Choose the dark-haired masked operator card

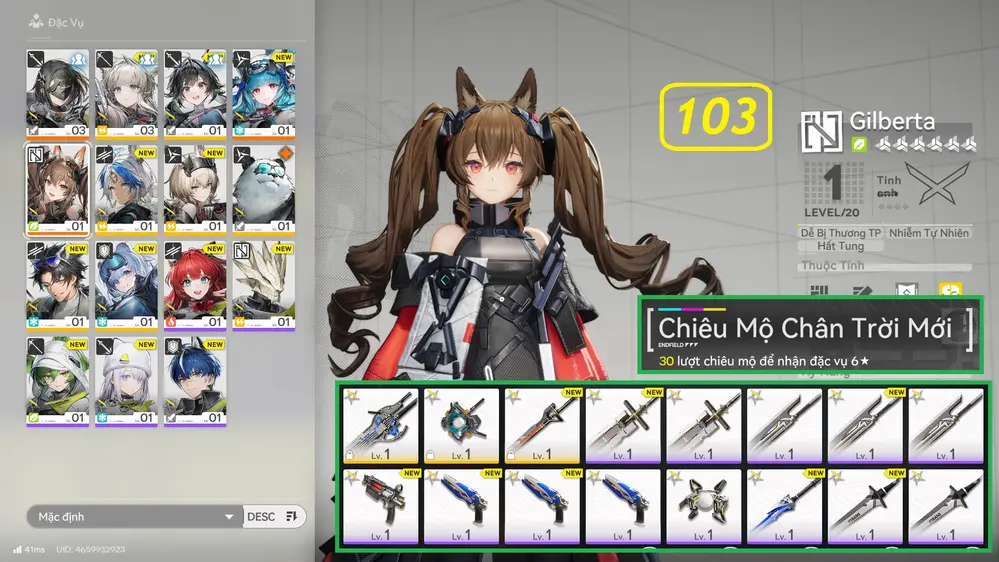pos(57,91)
